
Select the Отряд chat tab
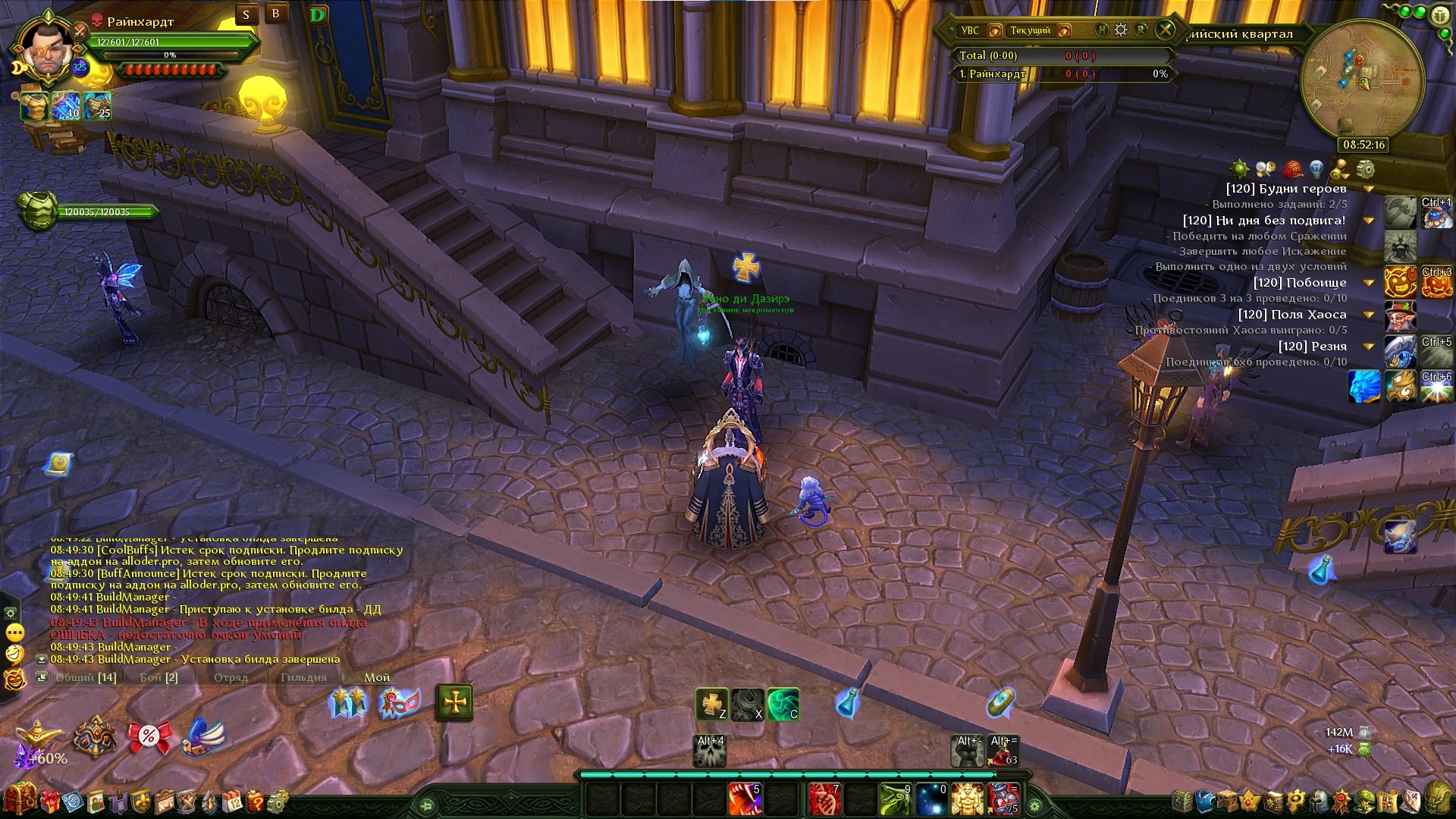click(x=231, y=677)
